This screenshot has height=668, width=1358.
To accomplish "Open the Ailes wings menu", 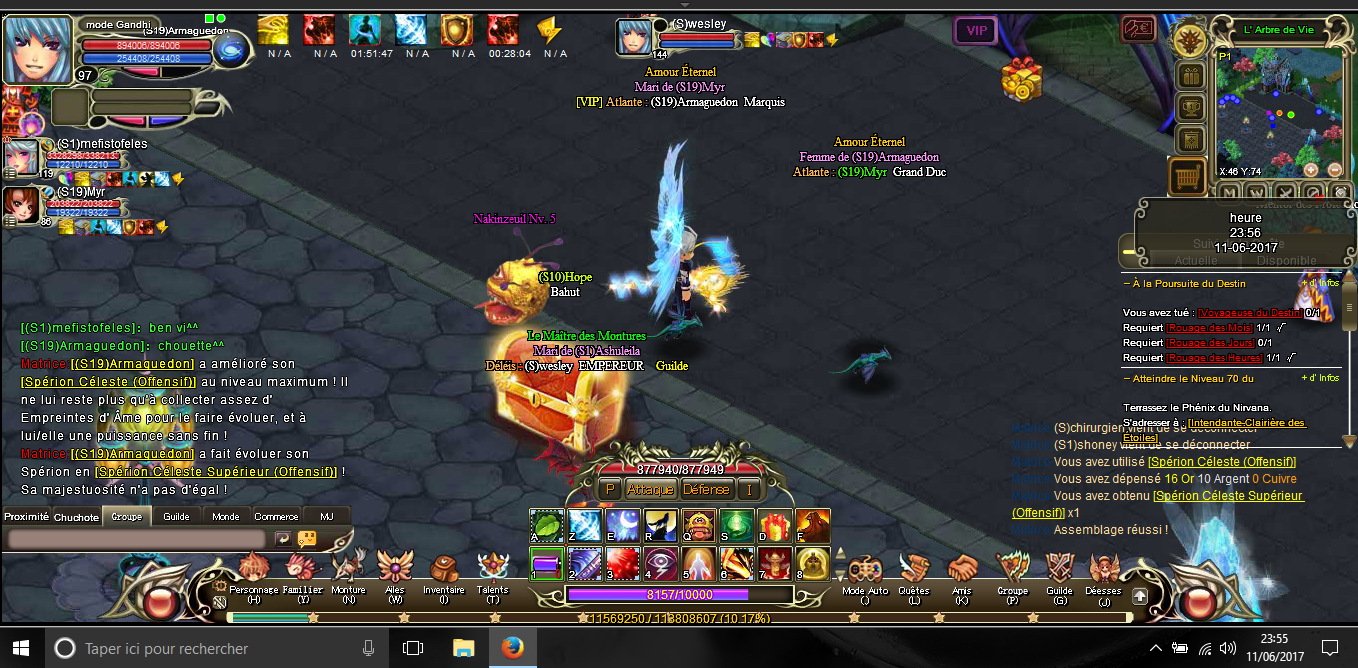I will 395,571.
